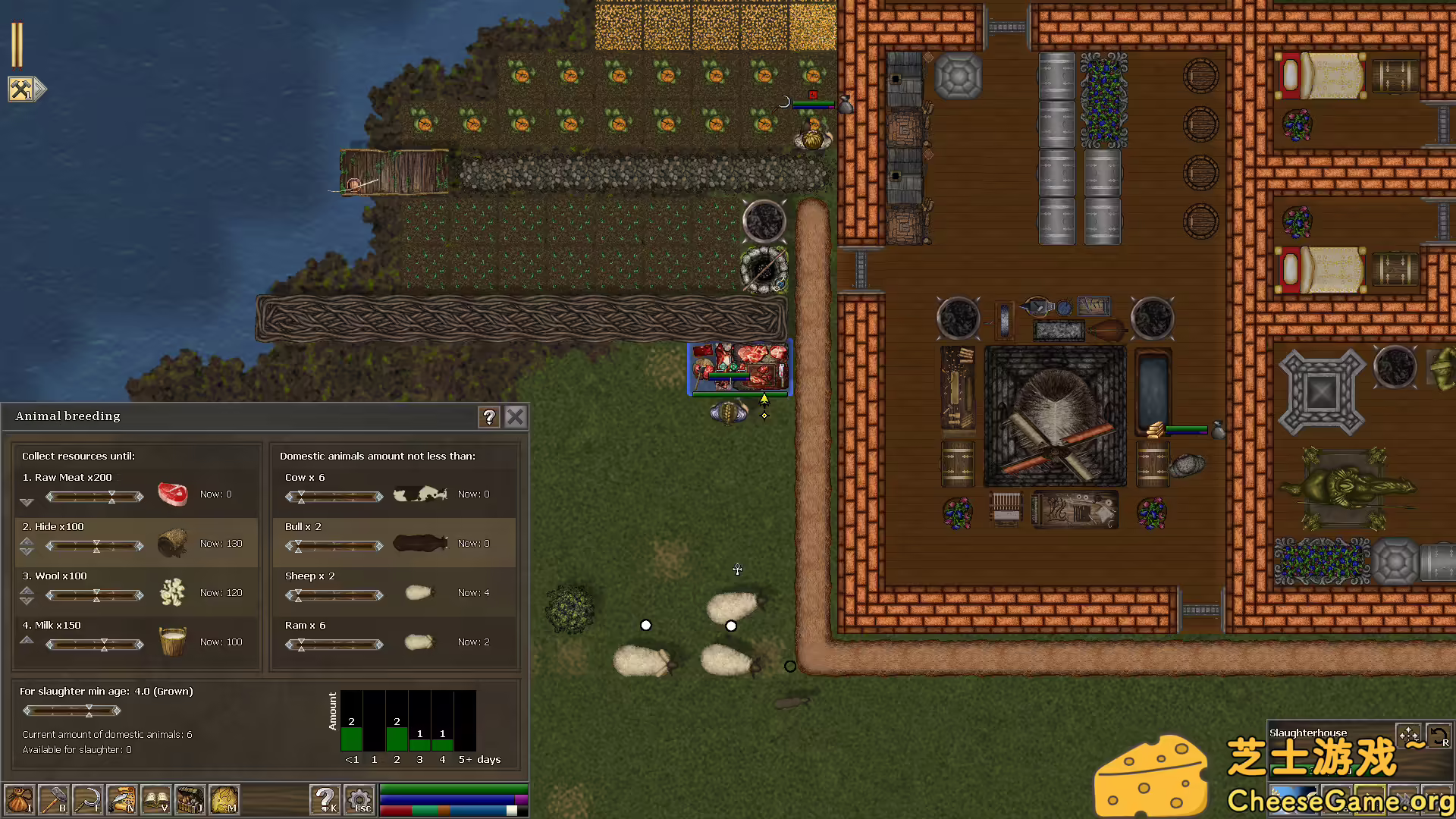Viewport: 1456px width, 819px height.
Task: Open help for Animal breeding panel
Action: (489, 416)
